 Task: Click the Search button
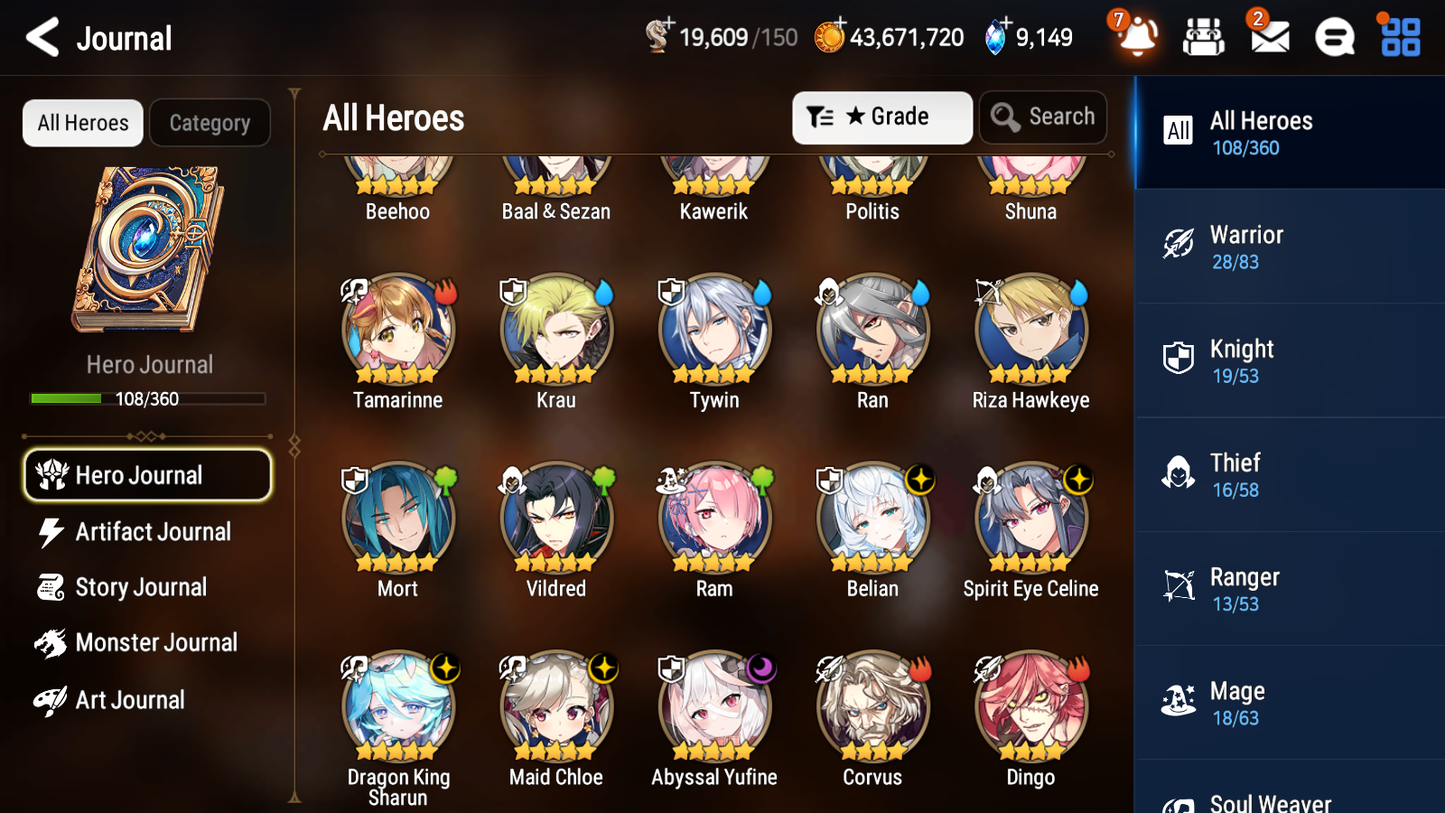pos(1043,117)
